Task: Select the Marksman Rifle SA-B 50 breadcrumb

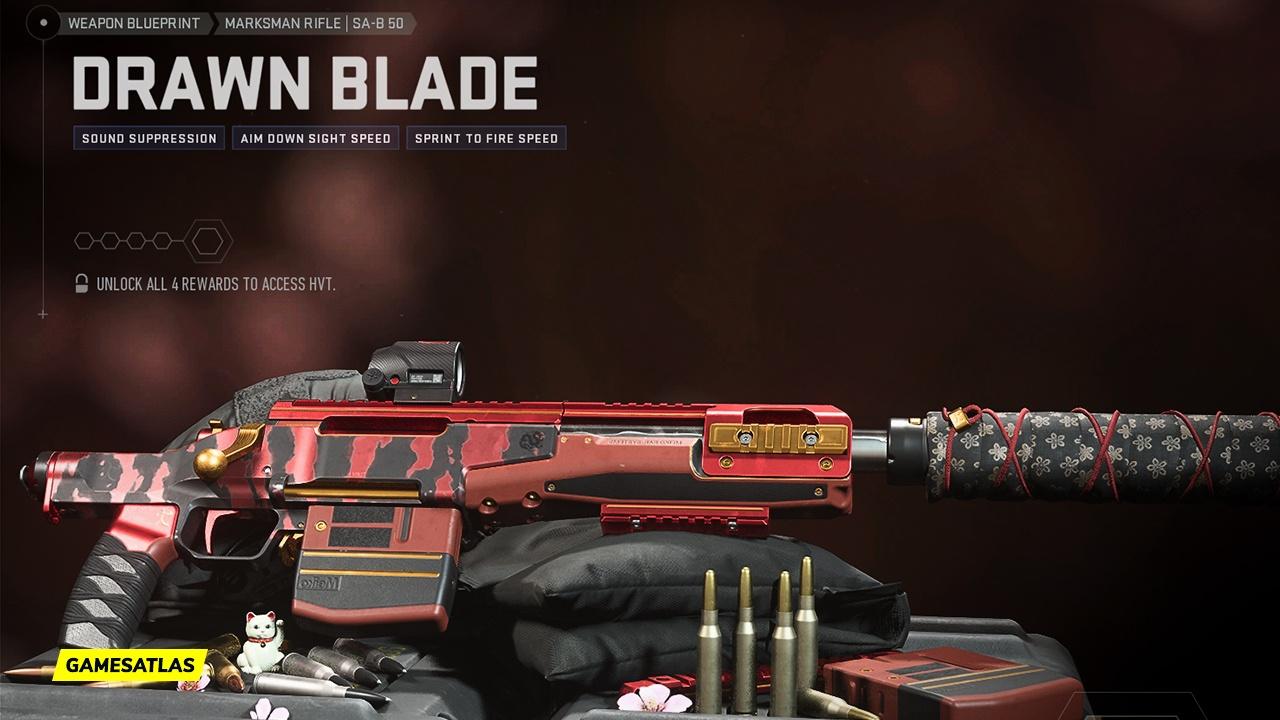Action: (x=314, y=23)
